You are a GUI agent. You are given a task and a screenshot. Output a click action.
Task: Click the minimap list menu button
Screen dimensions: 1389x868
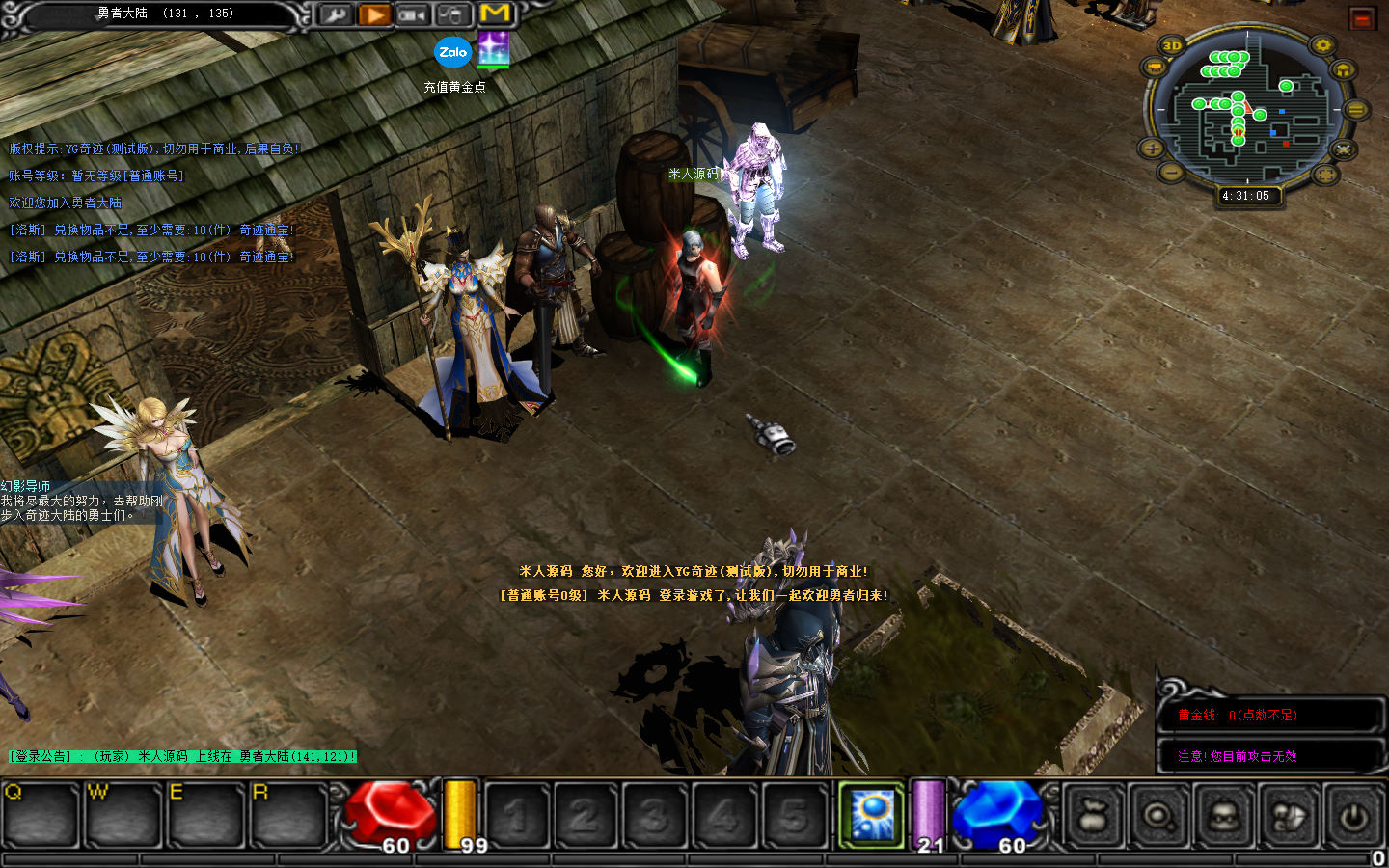tap(1355, 109)
